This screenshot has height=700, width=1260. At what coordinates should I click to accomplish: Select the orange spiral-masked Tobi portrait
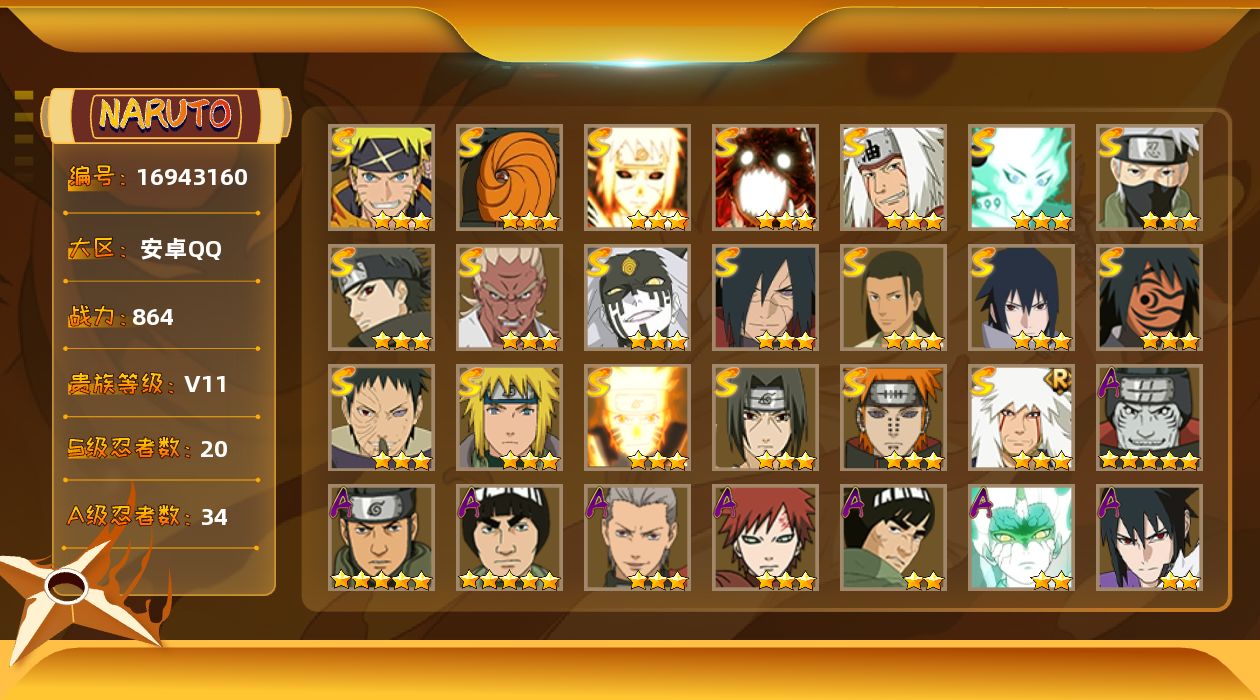509,178
